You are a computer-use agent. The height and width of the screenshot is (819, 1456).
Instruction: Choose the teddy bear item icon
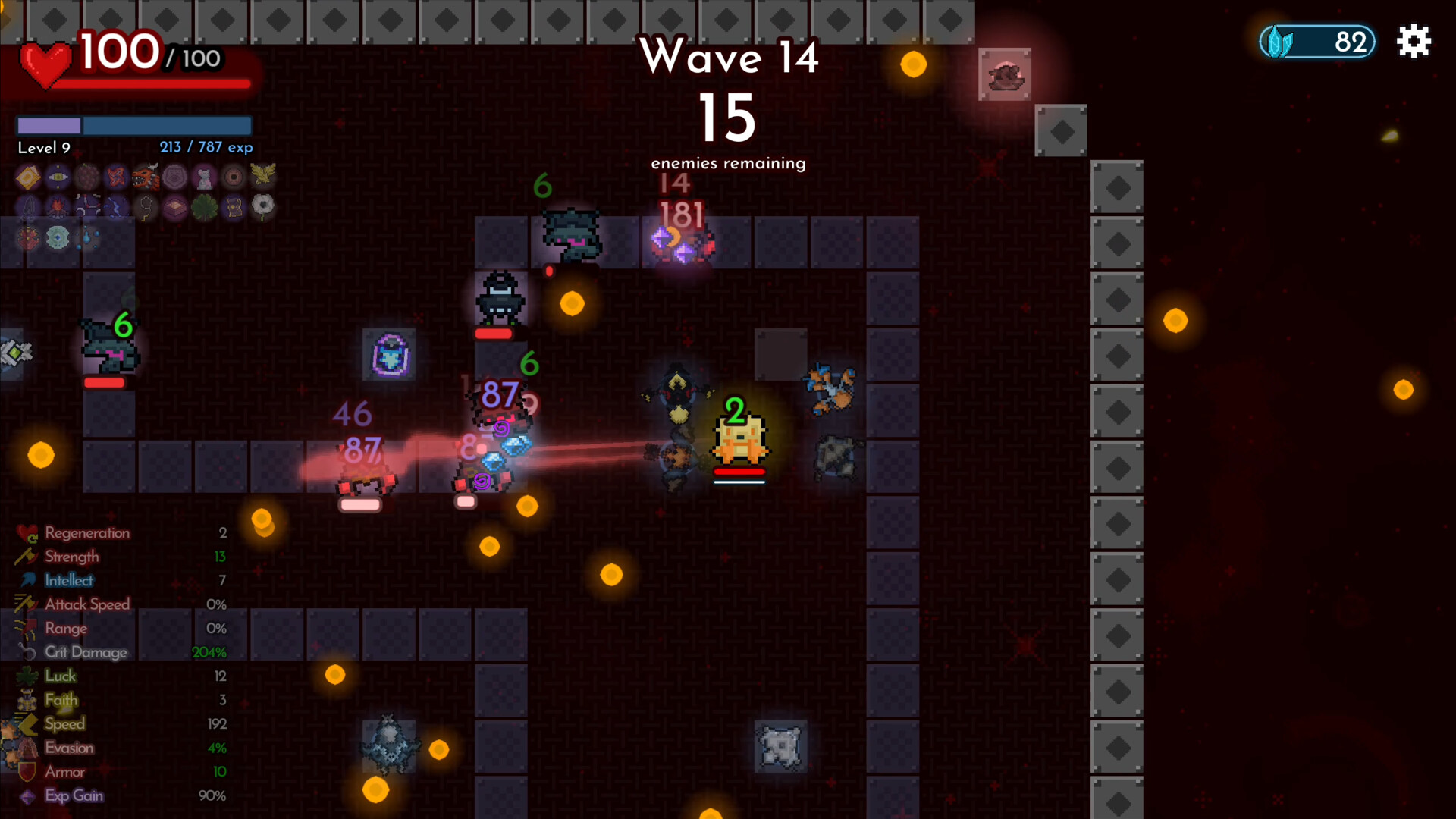(204, 177)
